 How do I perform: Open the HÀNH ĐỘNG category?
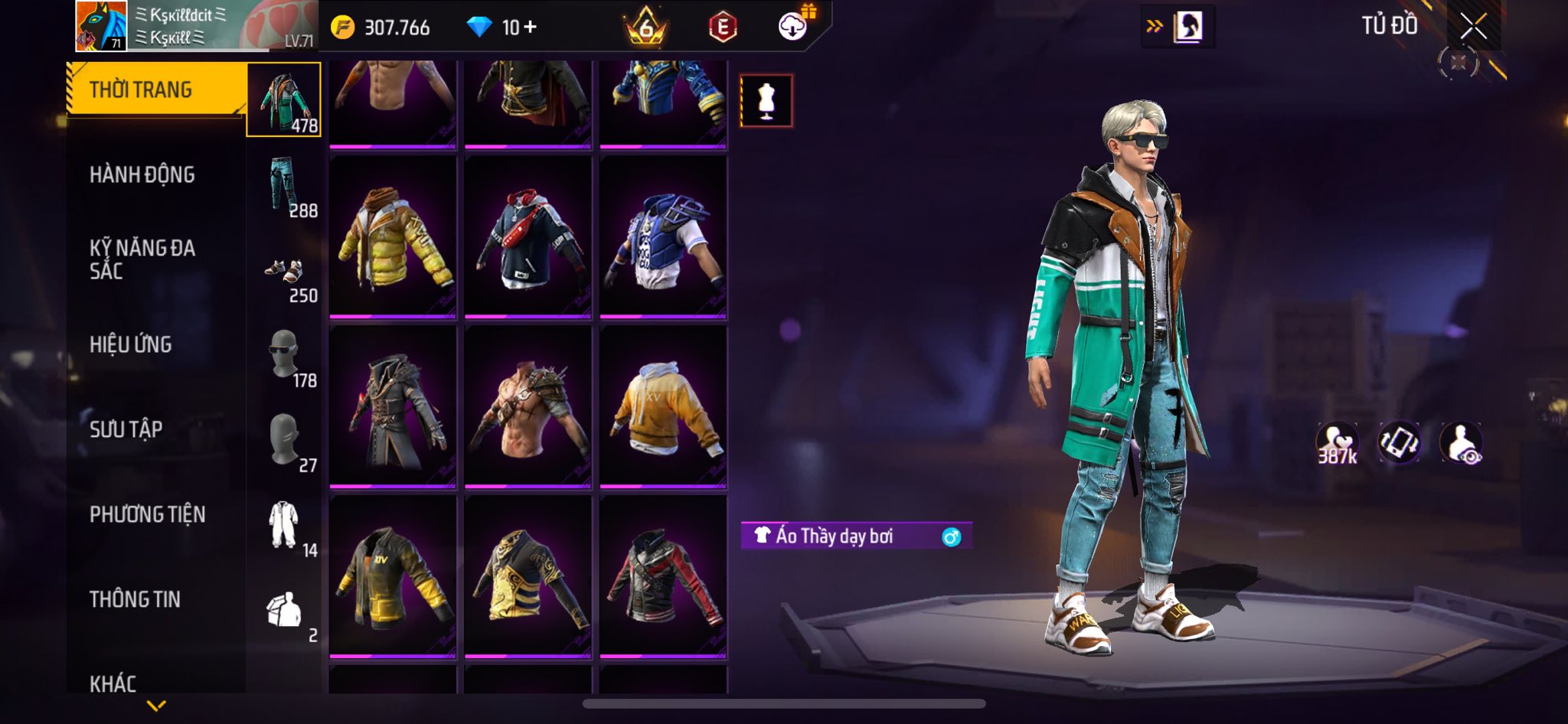pos(142,175)
